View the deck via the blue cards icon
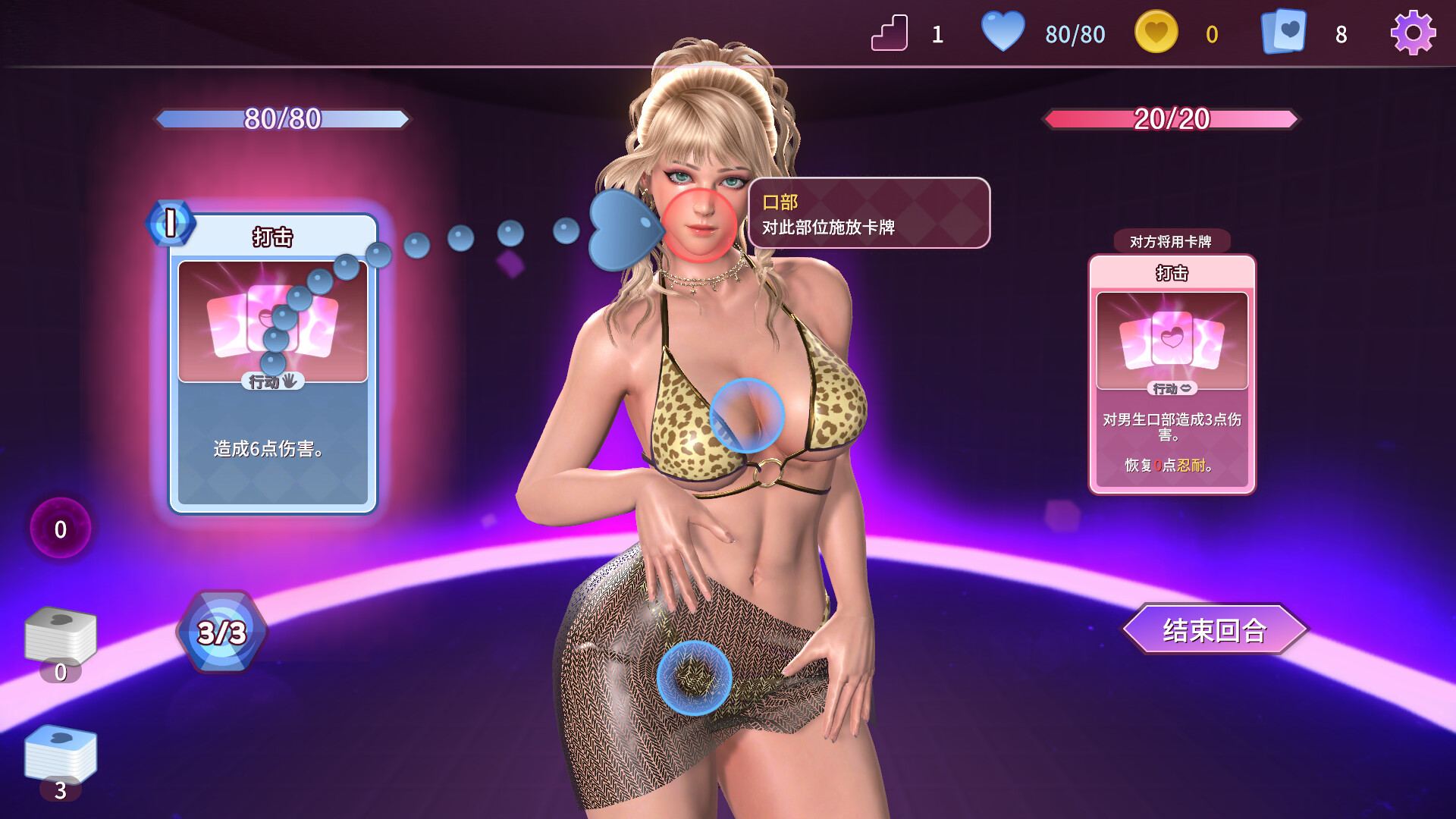This screenshot has width=1456, height=819. coord(1284,33)
